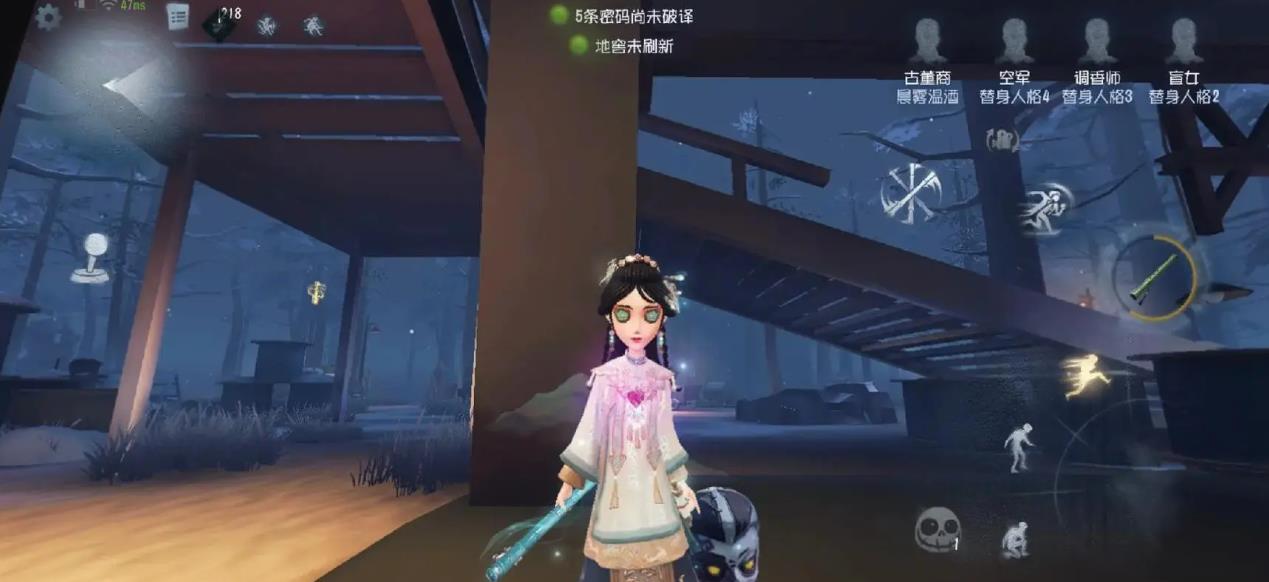Tap the smiling skull icon
The height and width of the screenshot is (582, 1269).
[x=937, y=529]
